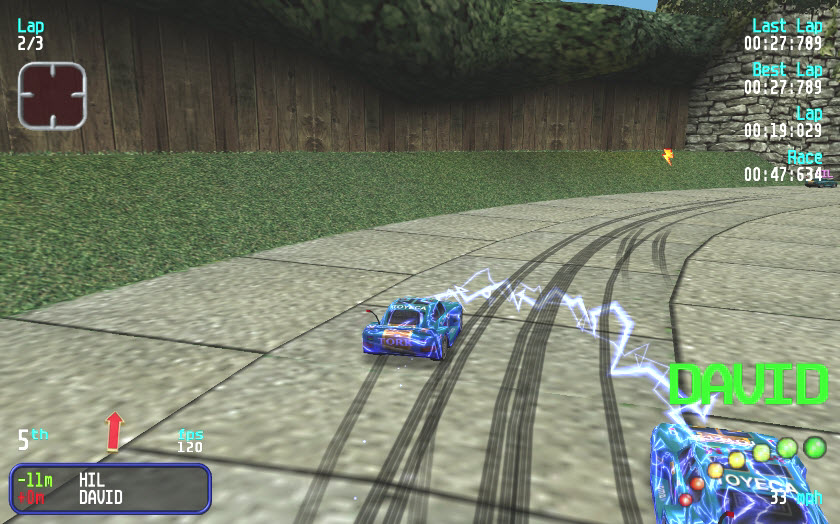This screenshot has width=840, height=524.
Task: Select the DAVID row in the standings panel
Action: 110,497
